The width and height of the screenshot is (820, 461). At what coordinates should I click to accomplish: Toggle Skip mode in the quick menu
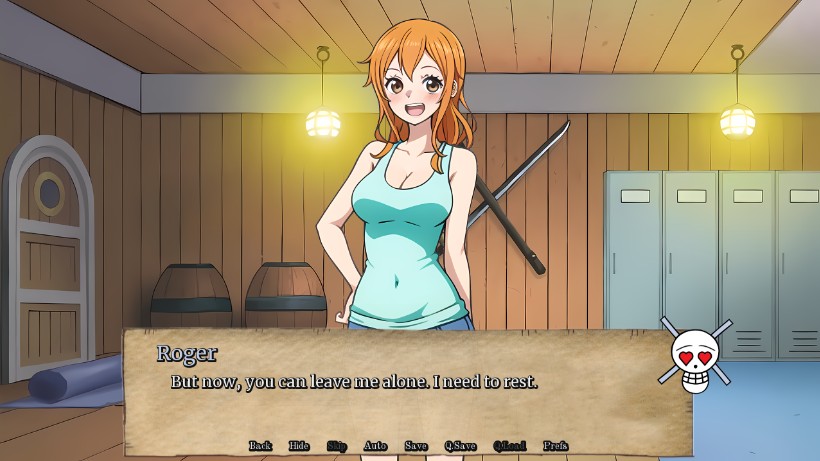coord(337,446)
